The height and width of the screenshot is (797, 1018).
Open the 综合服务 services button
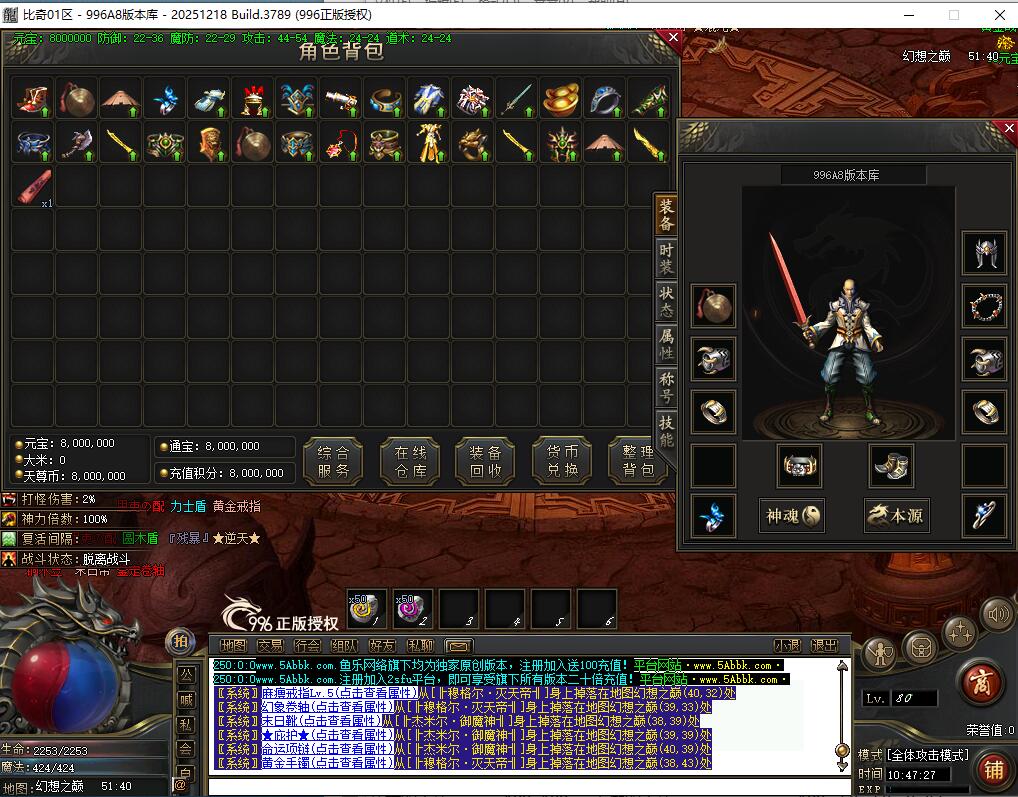(332, 461)
